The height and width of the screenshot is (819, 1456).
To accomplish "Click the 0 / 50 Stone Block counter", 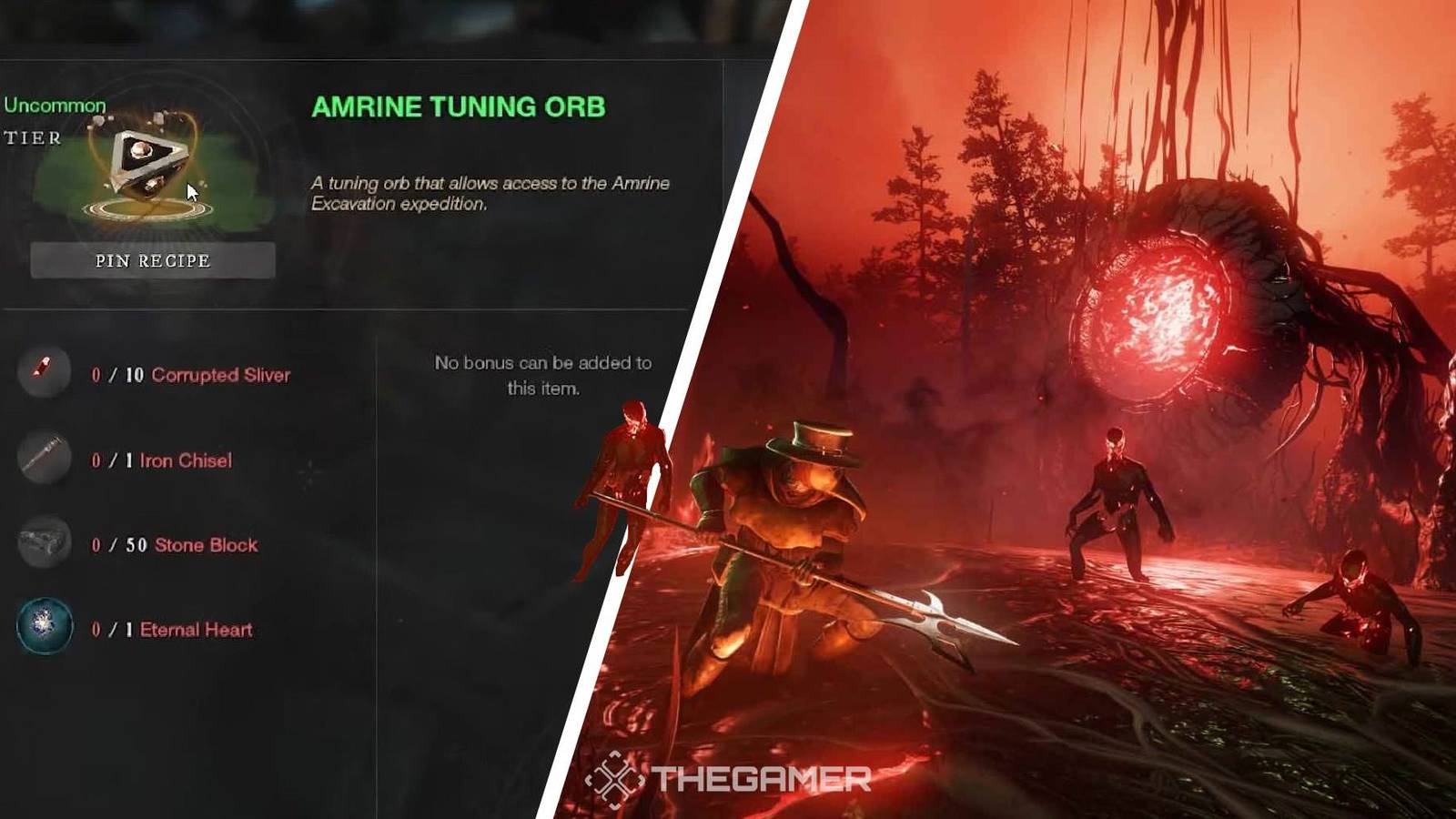I will 116,544.
